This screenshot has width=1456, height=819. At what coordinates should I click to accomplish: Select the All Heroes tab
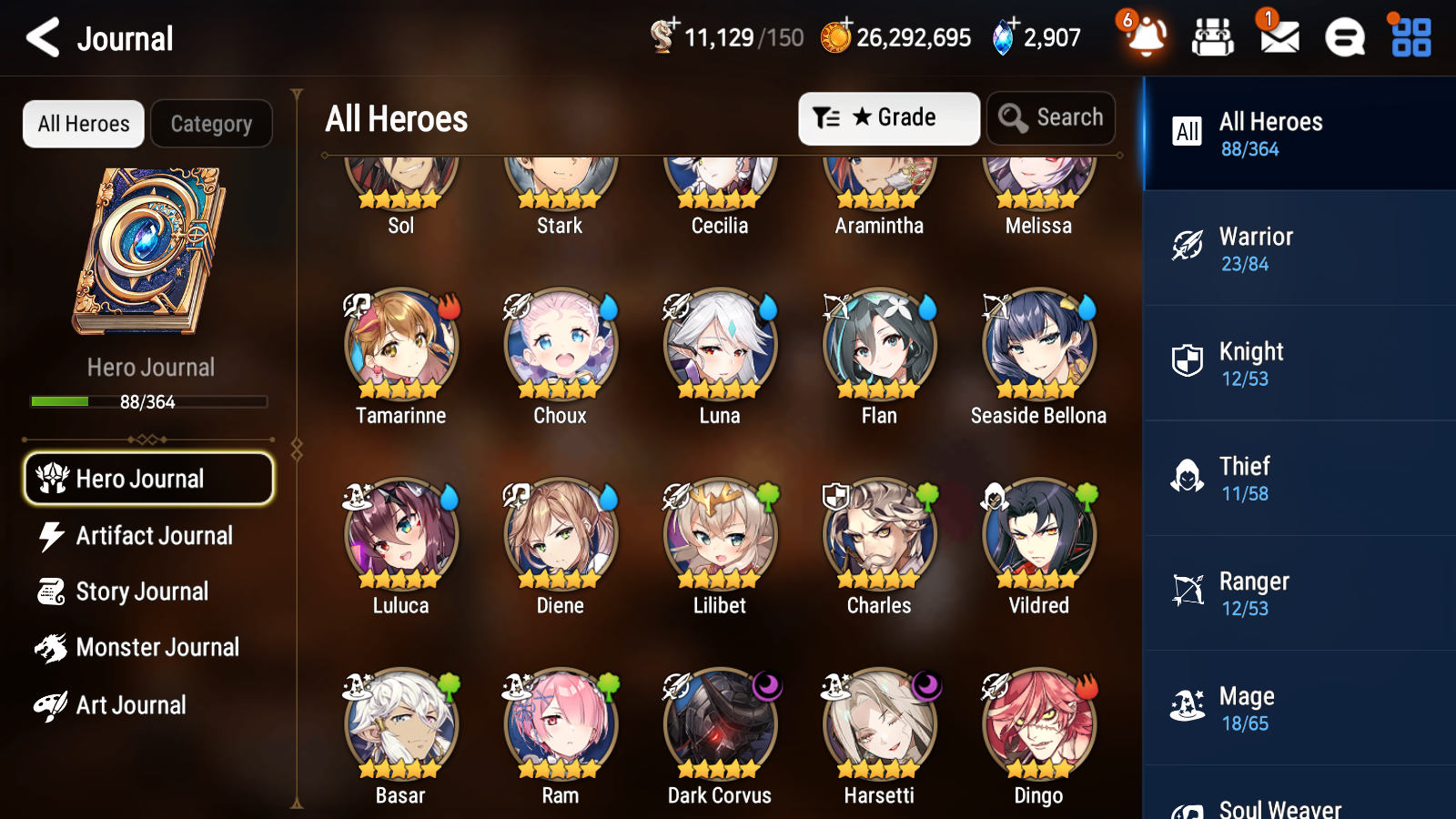tap(83, 124)
